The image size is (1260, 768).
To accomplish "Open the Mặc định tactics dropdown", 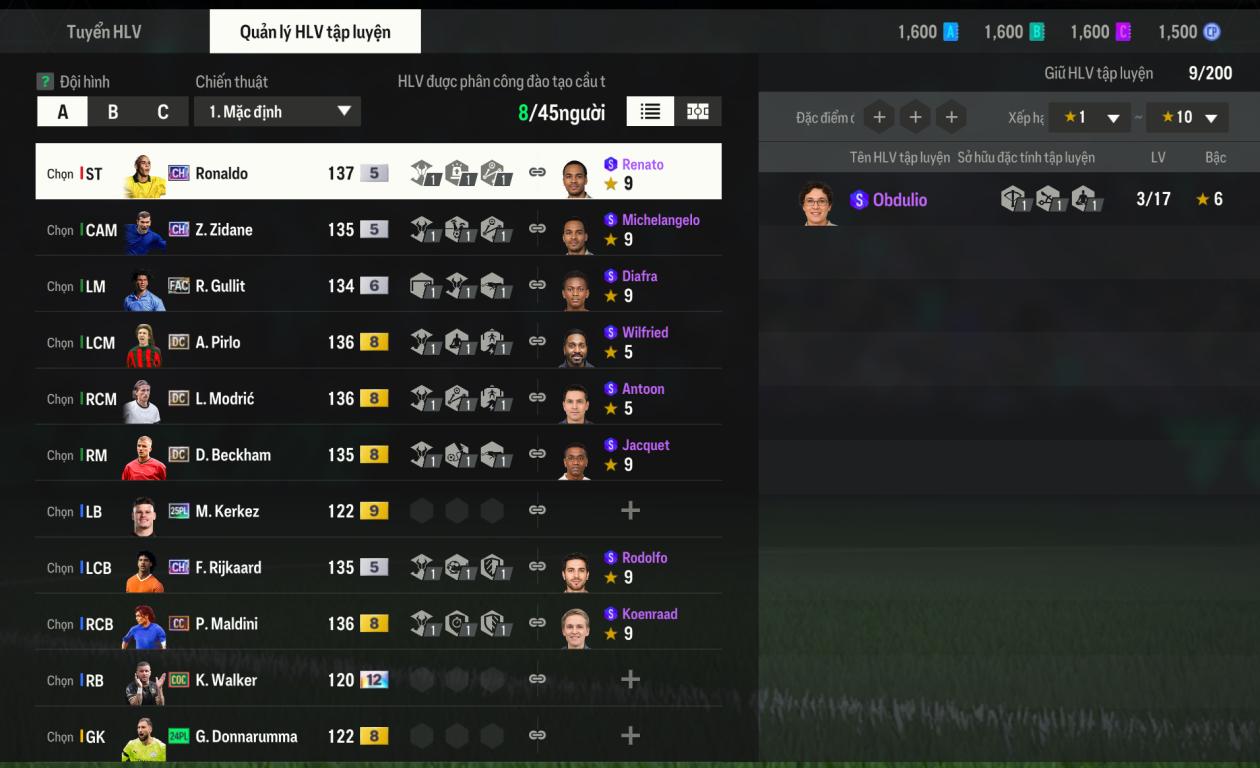I will [x=278, y=112].
